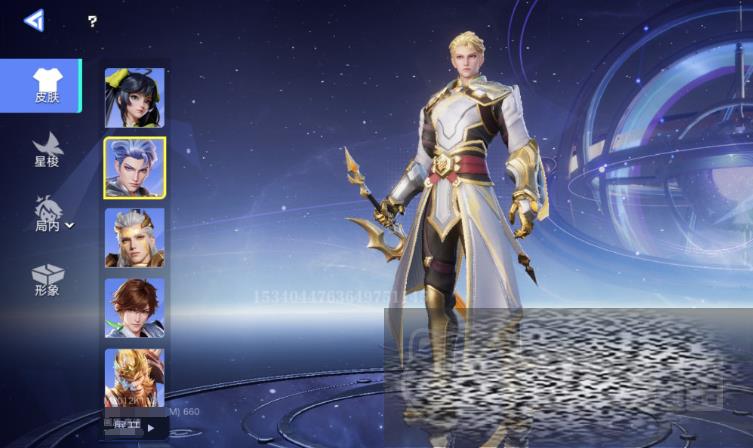
Task: Open the 星梭 tab
Action: [x=46, y=148]
